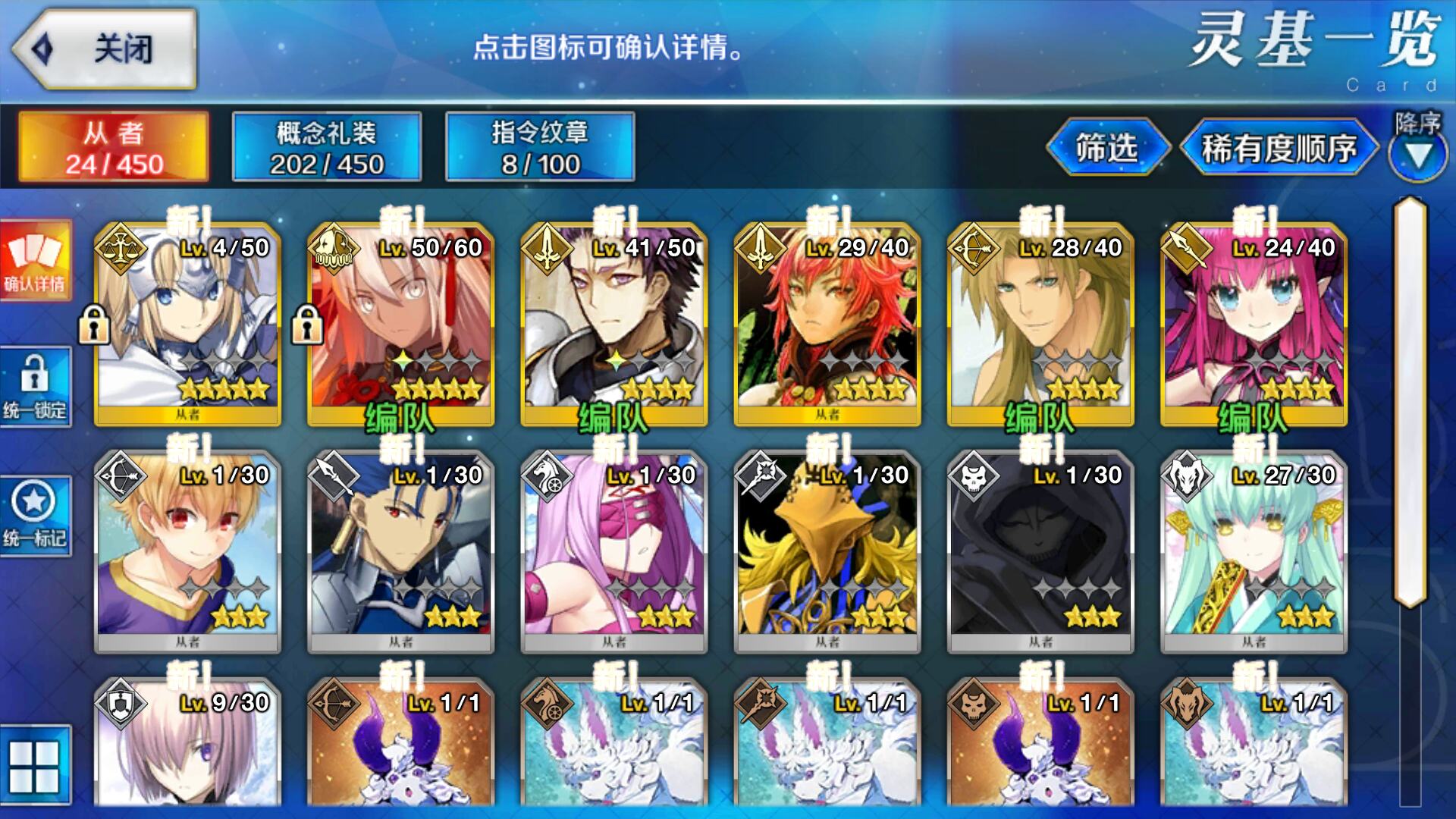The height and width of the screenshot is (819, 1456).
Task: Change the grid layout view
Action: click(x=34, y=766)
